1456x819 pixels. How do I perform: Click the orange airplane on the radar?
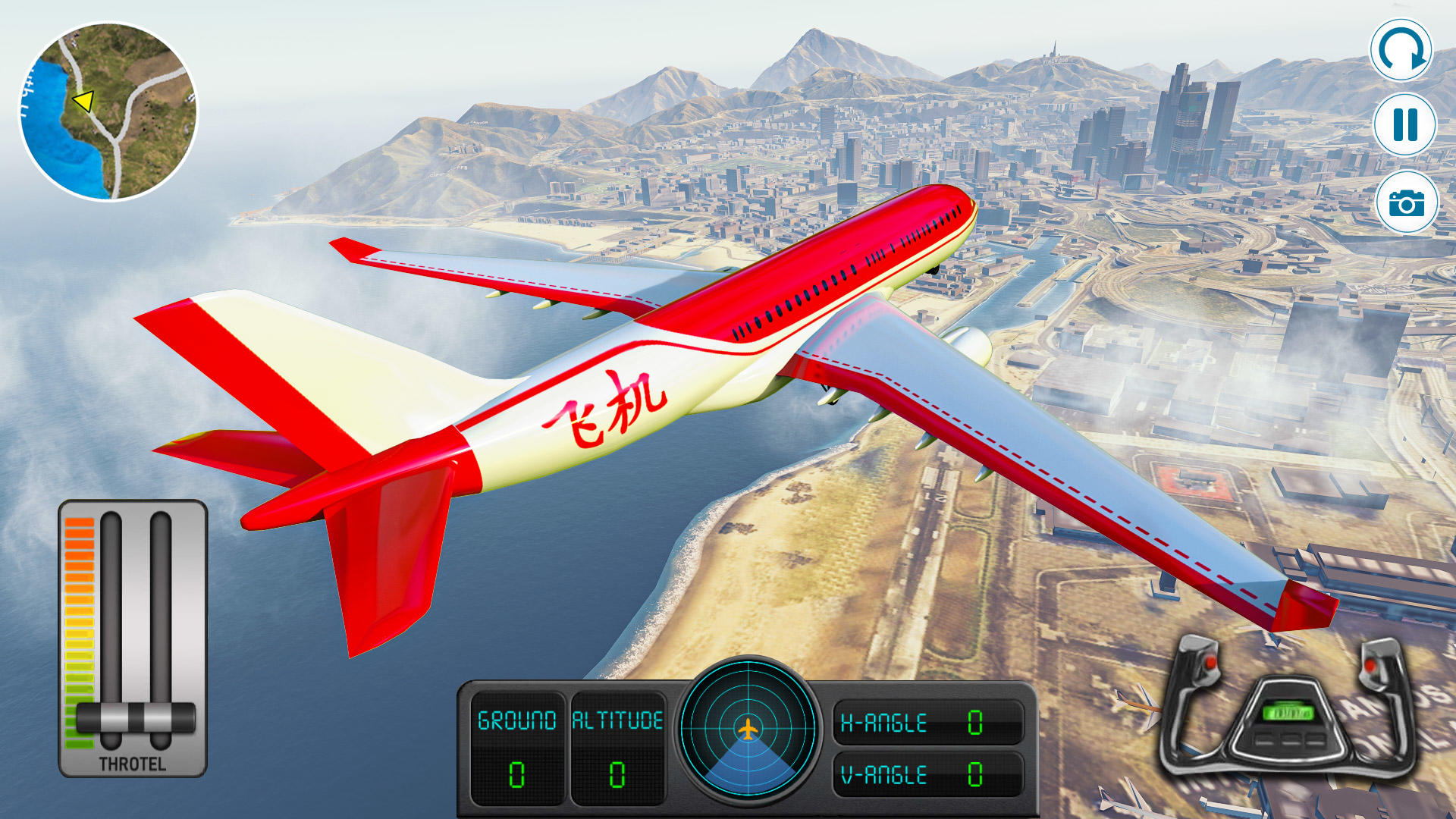[749, 728]
